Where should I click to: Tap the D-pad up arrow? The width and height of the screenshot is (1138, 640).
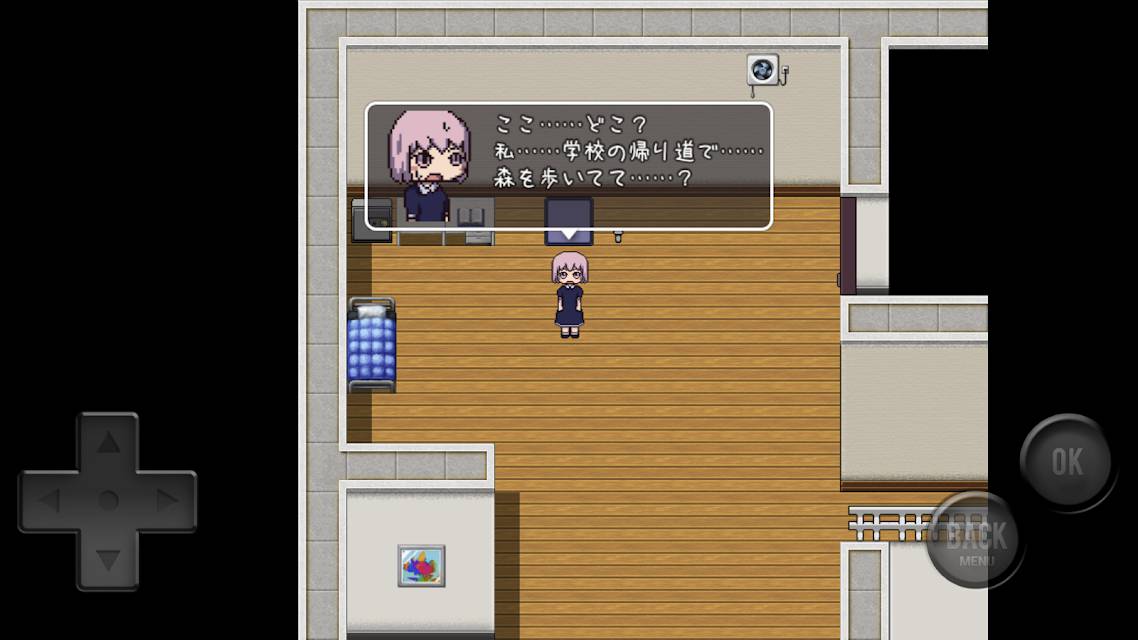pos(108,443)
